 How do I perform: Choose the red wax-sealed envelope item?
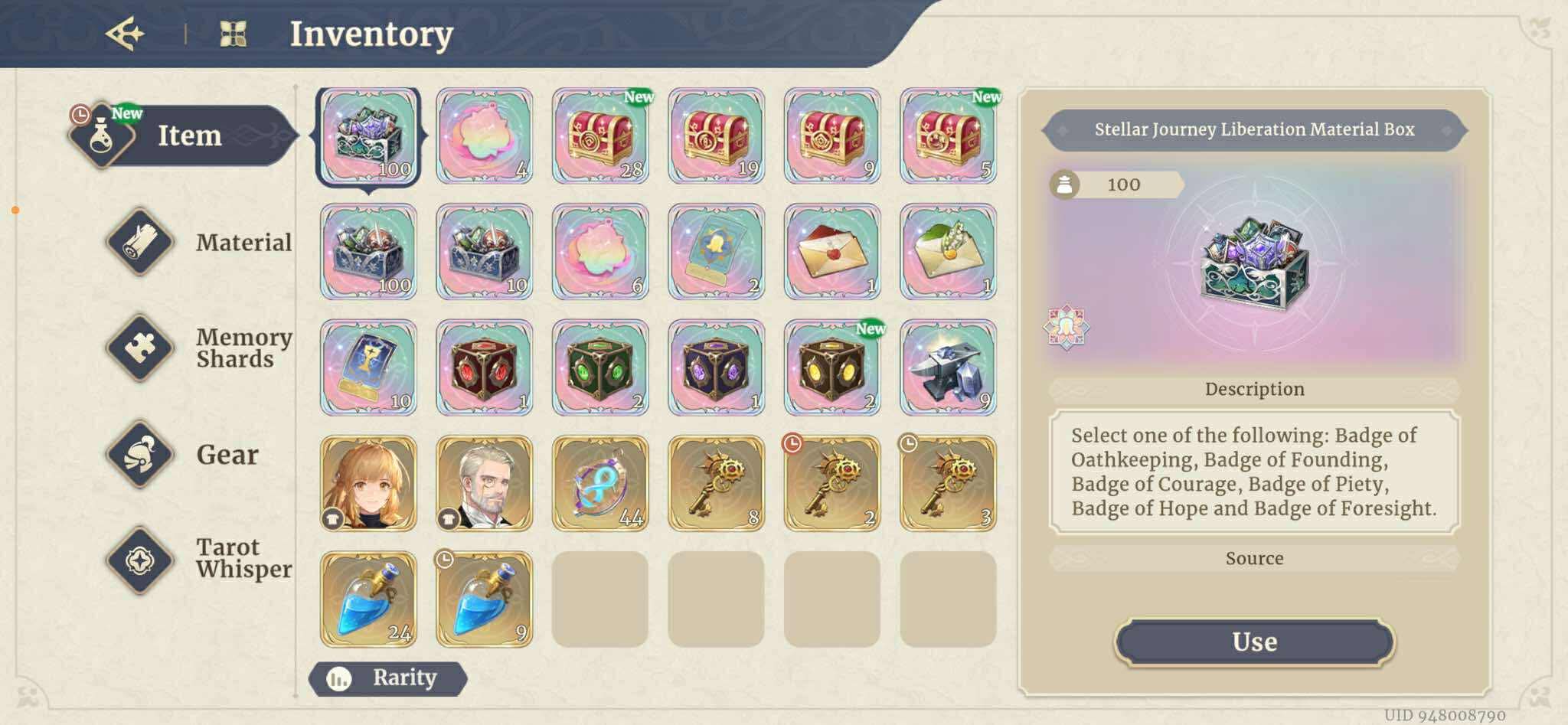[832, 252]
